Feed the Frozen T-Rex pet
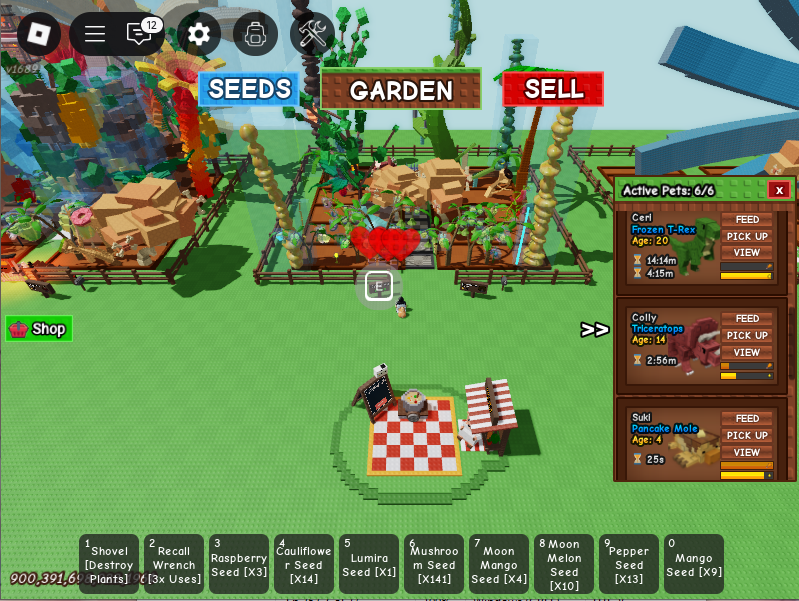 coord(747,220)
